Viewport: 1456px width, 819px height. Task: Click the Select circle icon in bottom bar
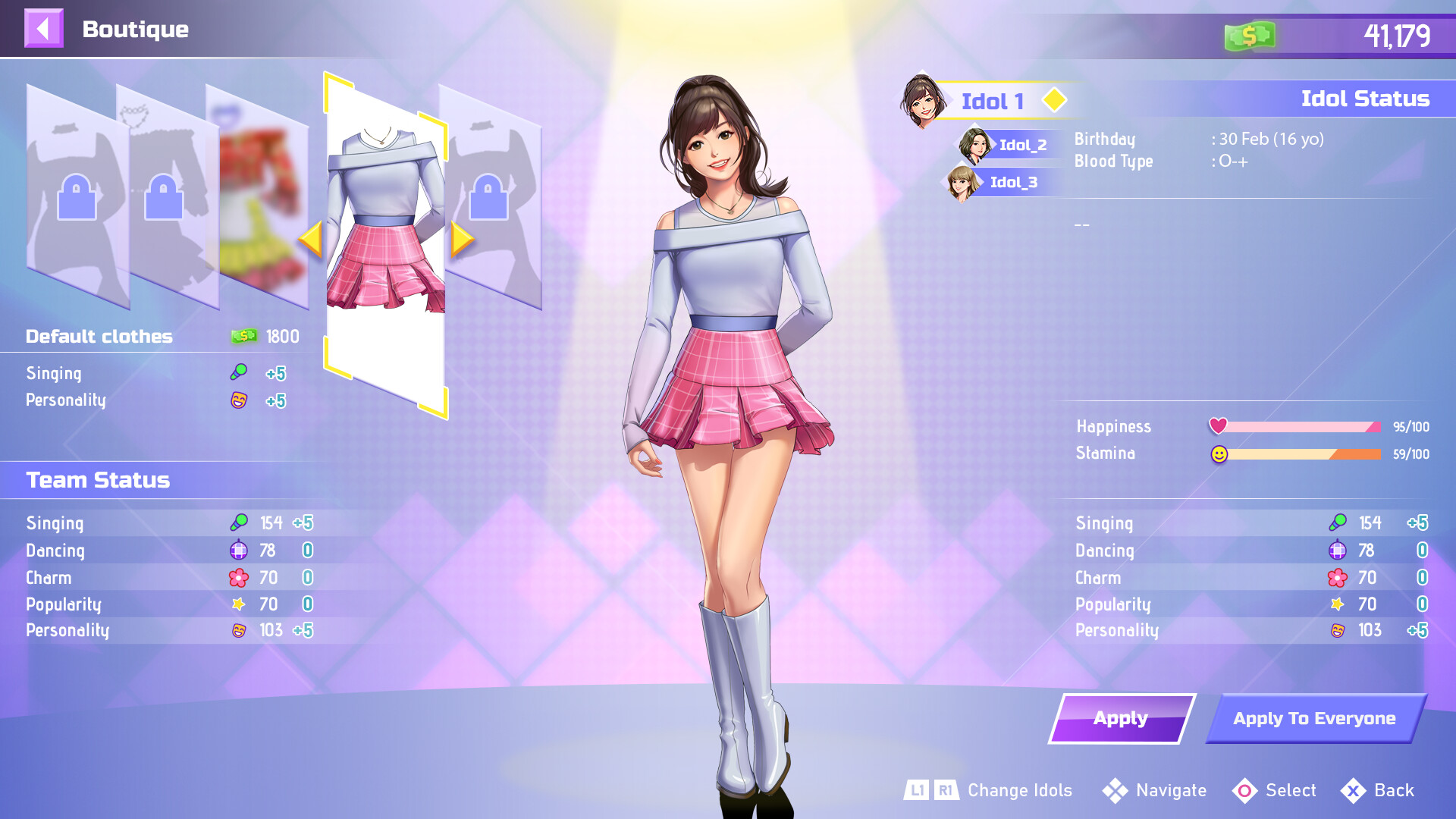pos(1246,791)
